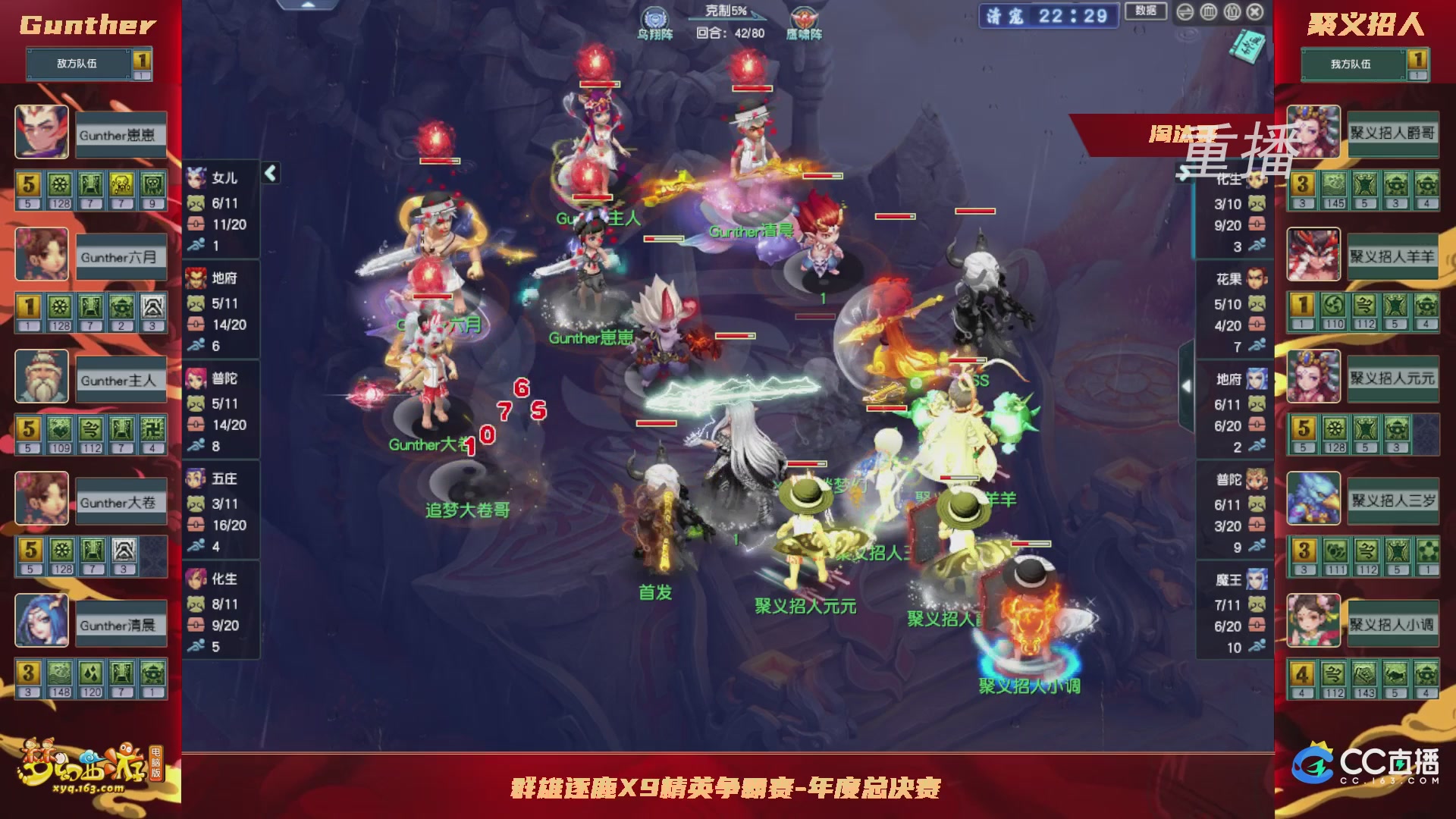Open the 数据 data panel
The image size is (1456, 819).
click(x=1145, y=12)
